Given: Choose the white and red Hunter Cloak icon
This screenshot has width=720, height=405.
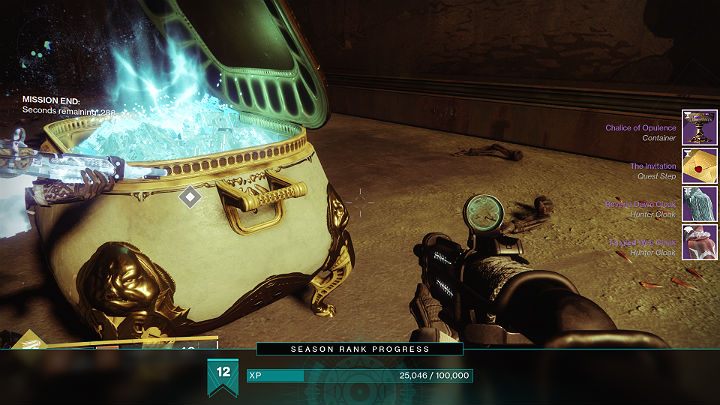Looking at the screenshot, I should point(699,242).
